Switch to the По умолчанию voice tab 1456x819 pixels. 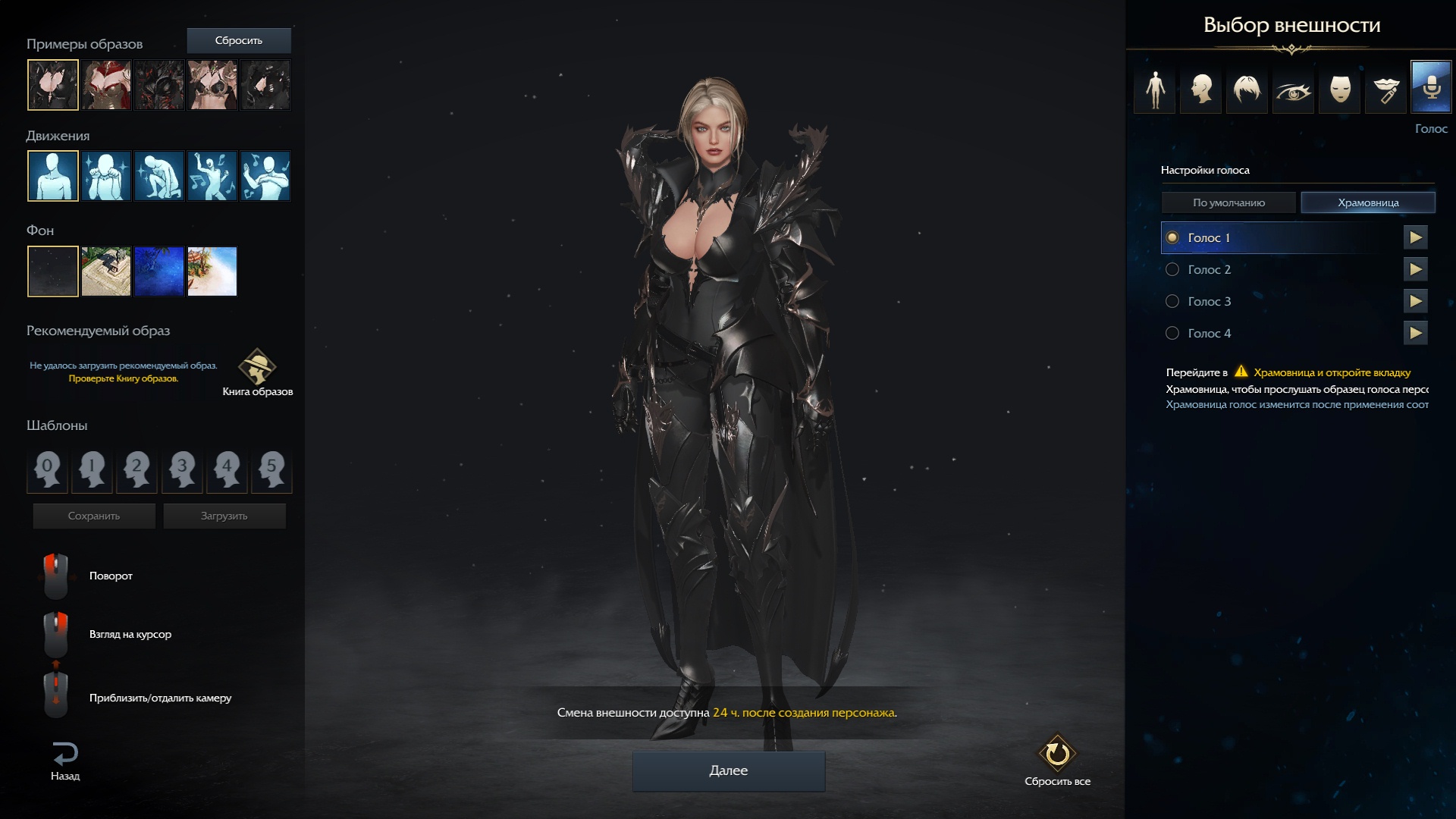pos(1228,202)
